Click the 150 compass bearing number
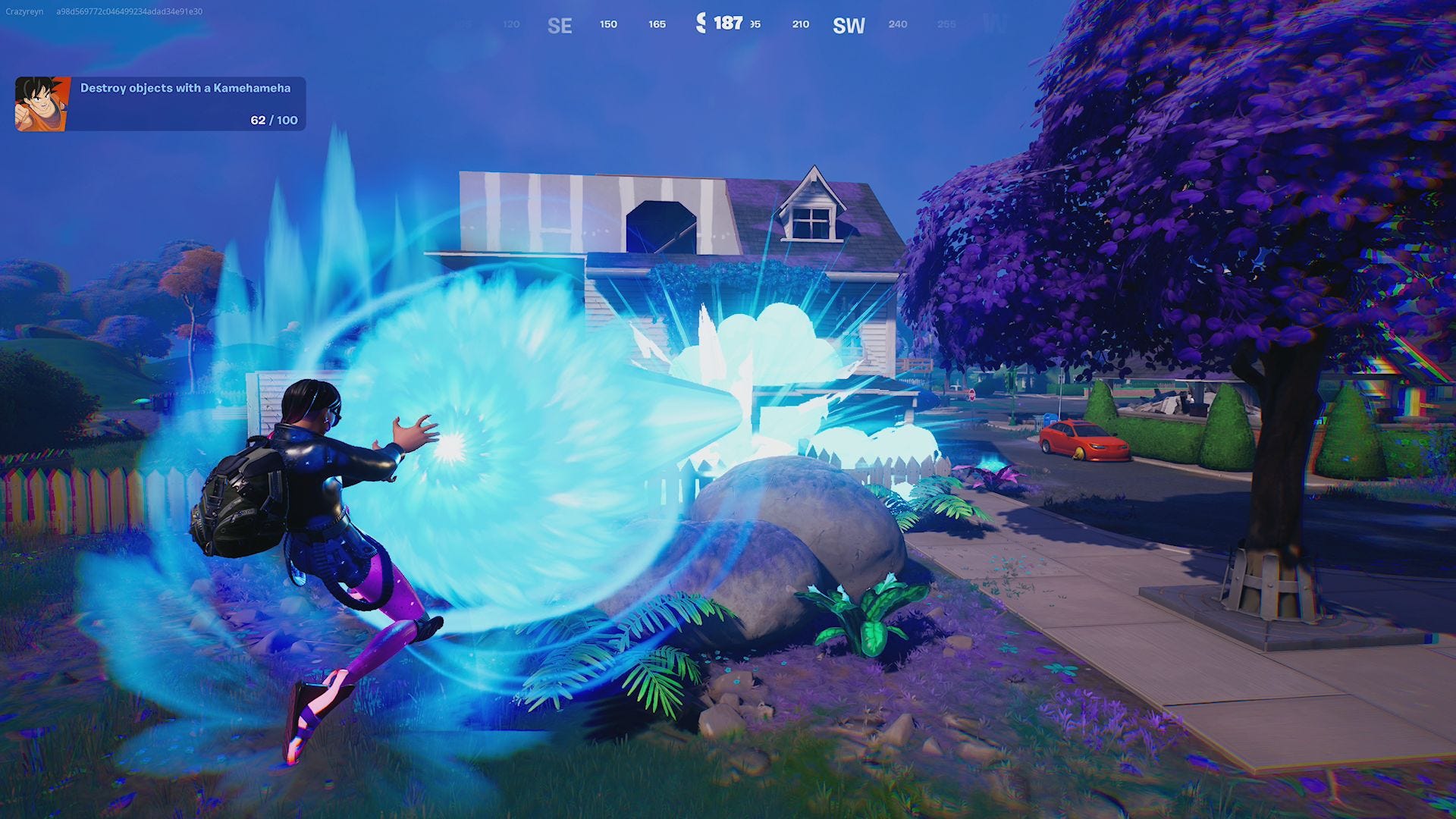1456x819 pixels. [x=607, y=24]
